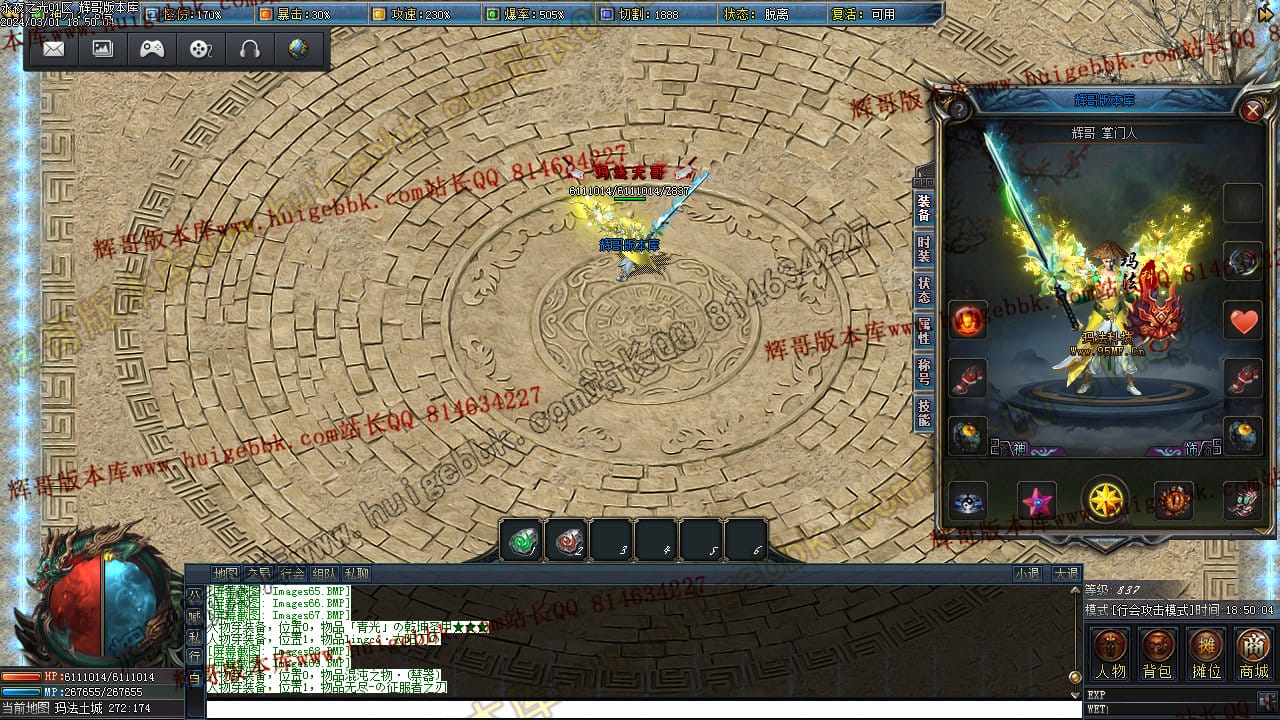Use the green gem hotbar slot
The height and width of the screenshot is (720, 1280).
click(522, 541)
